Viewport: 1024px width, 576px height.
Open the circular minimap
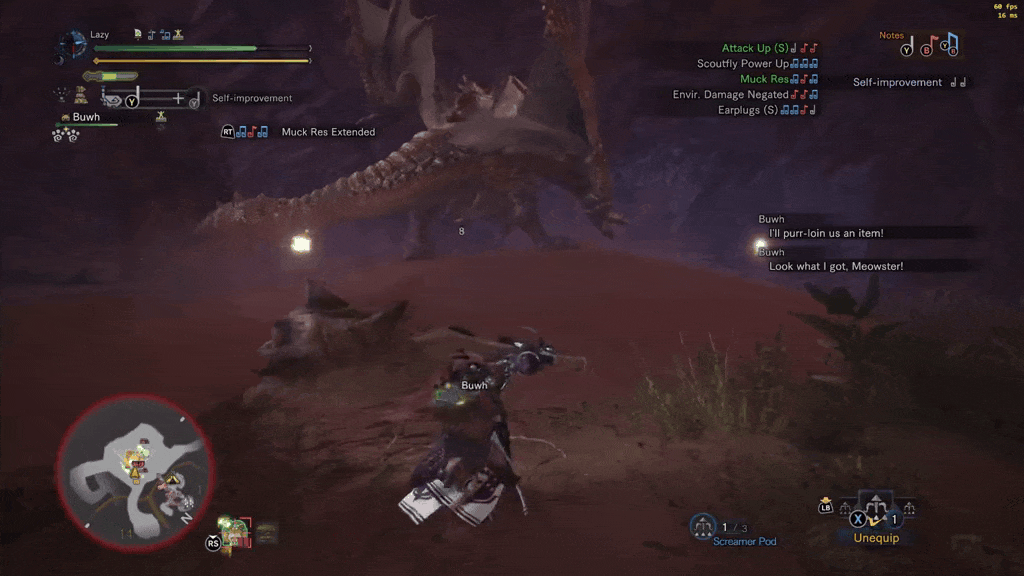coord(135,471)
